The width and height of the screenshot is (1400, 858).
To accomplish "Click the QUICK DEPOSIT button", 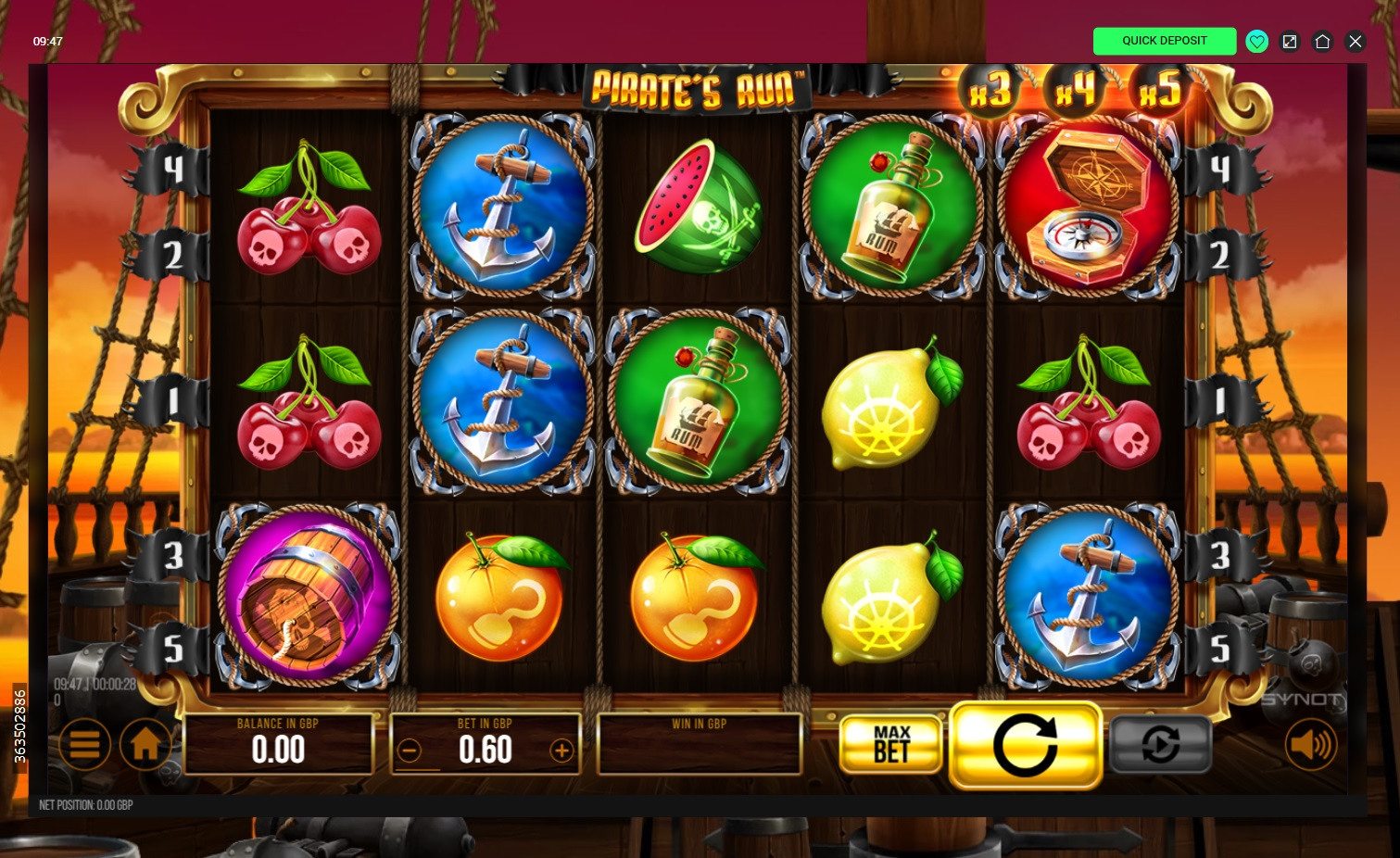I will pos(1165,41).
